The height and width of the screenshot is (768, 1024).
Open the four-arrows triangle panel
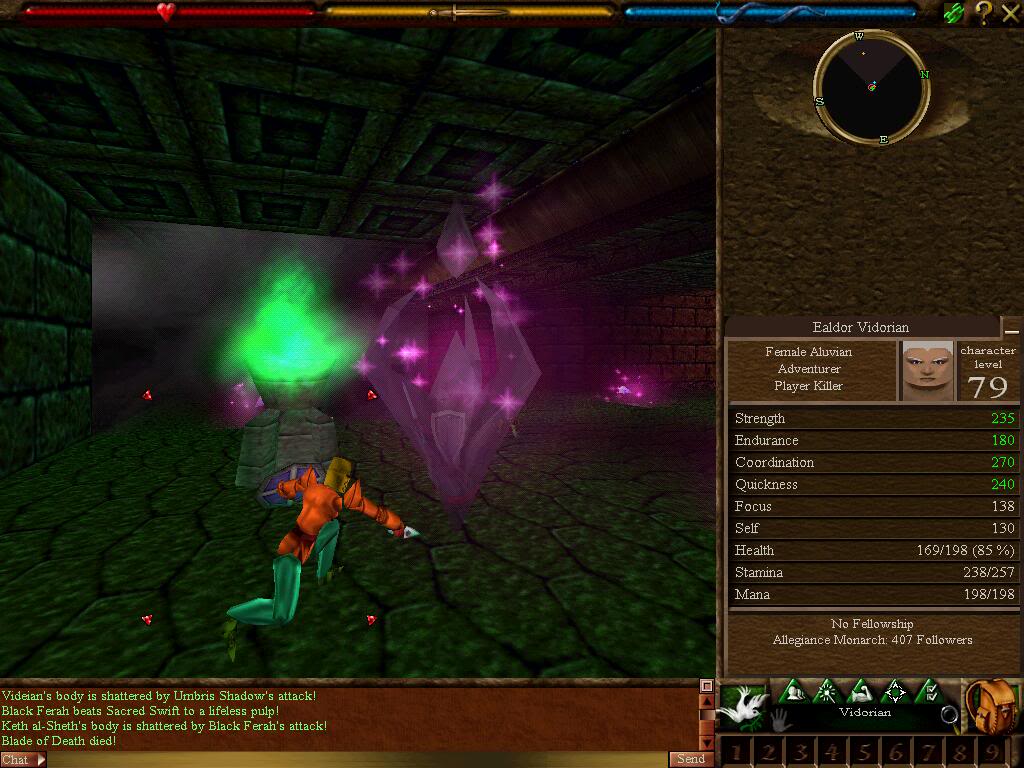pyautogui.click(x=895, y=691)
